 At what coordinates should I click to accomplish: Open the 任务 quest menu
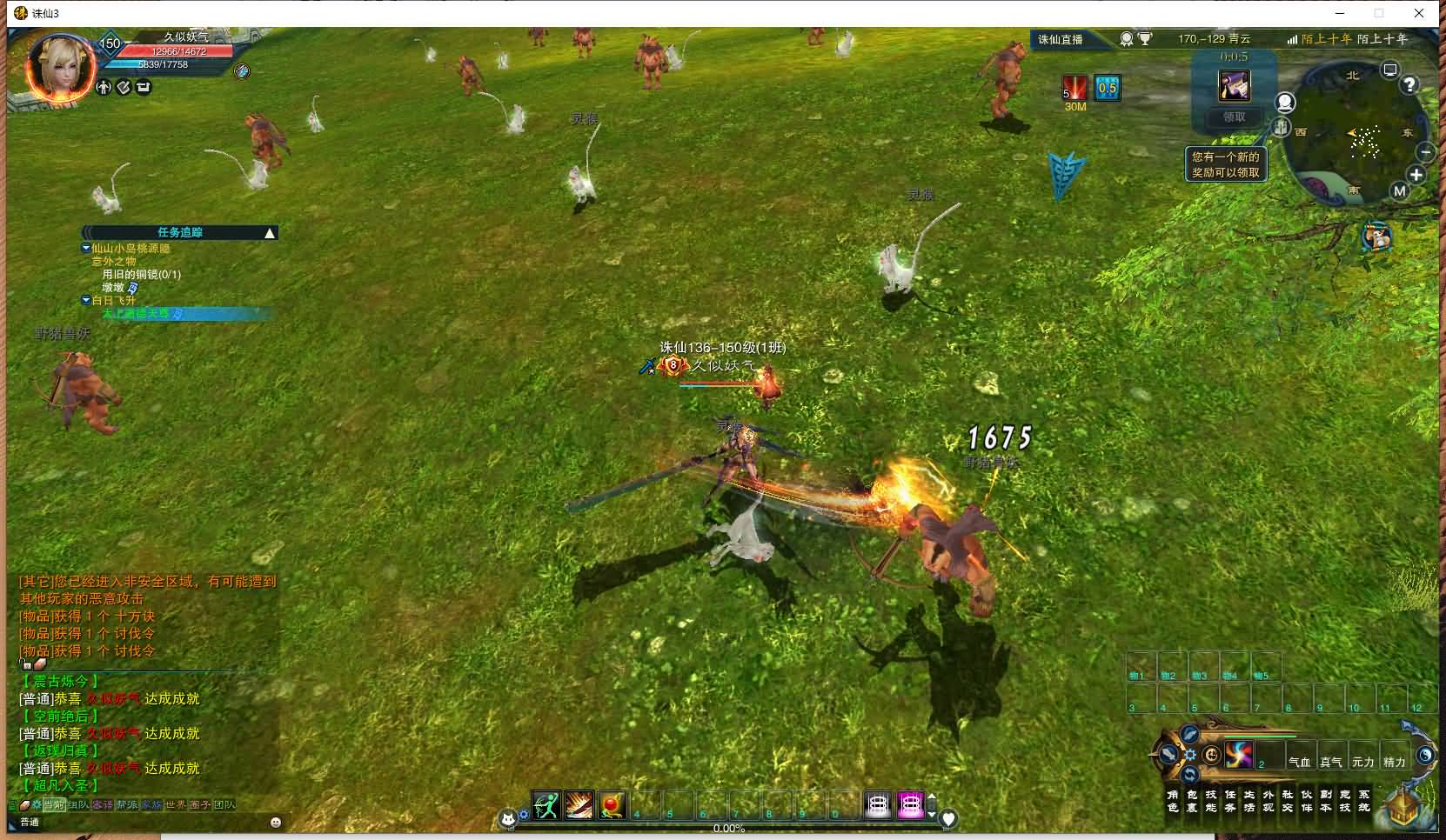click(1229, 801)
